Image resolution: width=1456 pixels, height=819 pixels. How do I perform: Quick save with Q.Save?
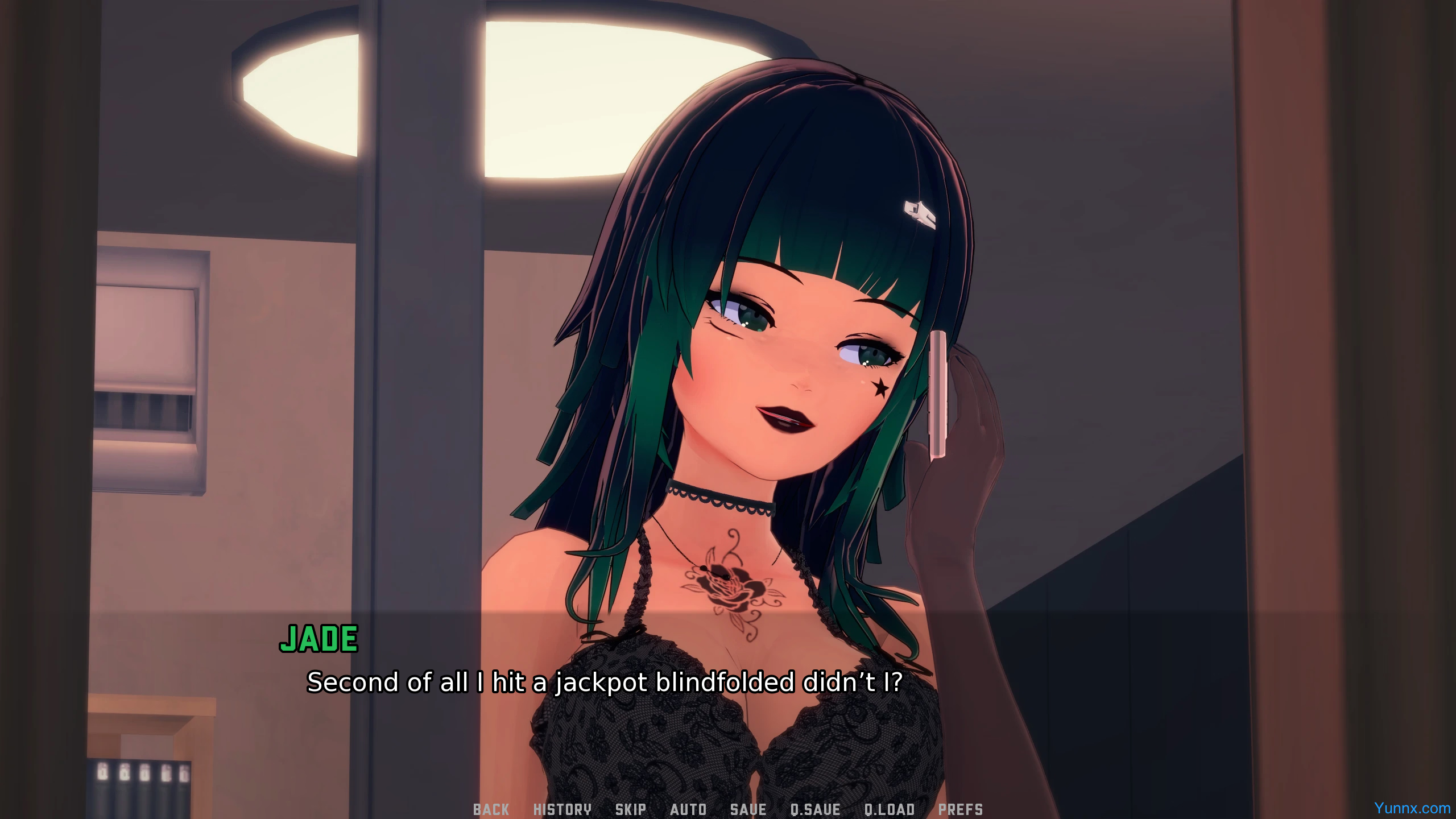tap(815, 809)
